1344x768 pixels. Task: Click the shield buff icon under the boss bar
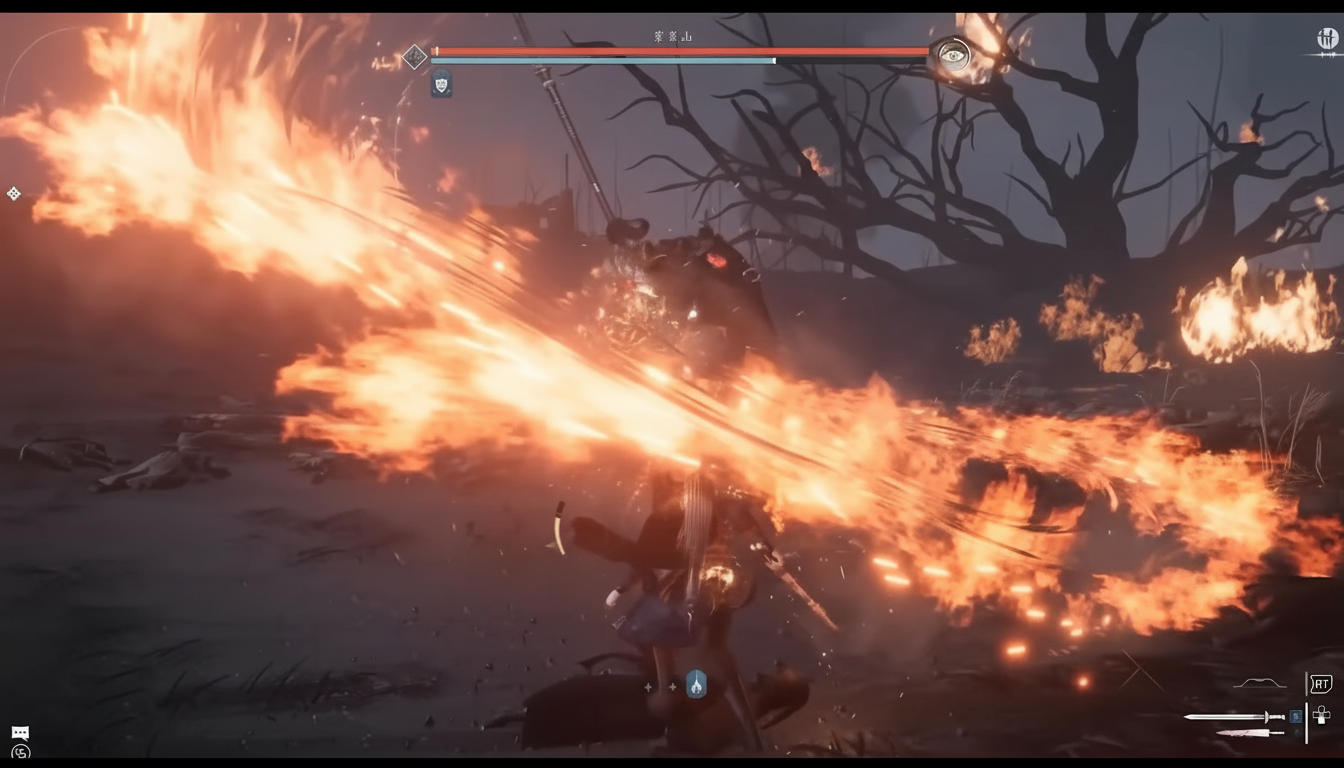tap(441, 85)
